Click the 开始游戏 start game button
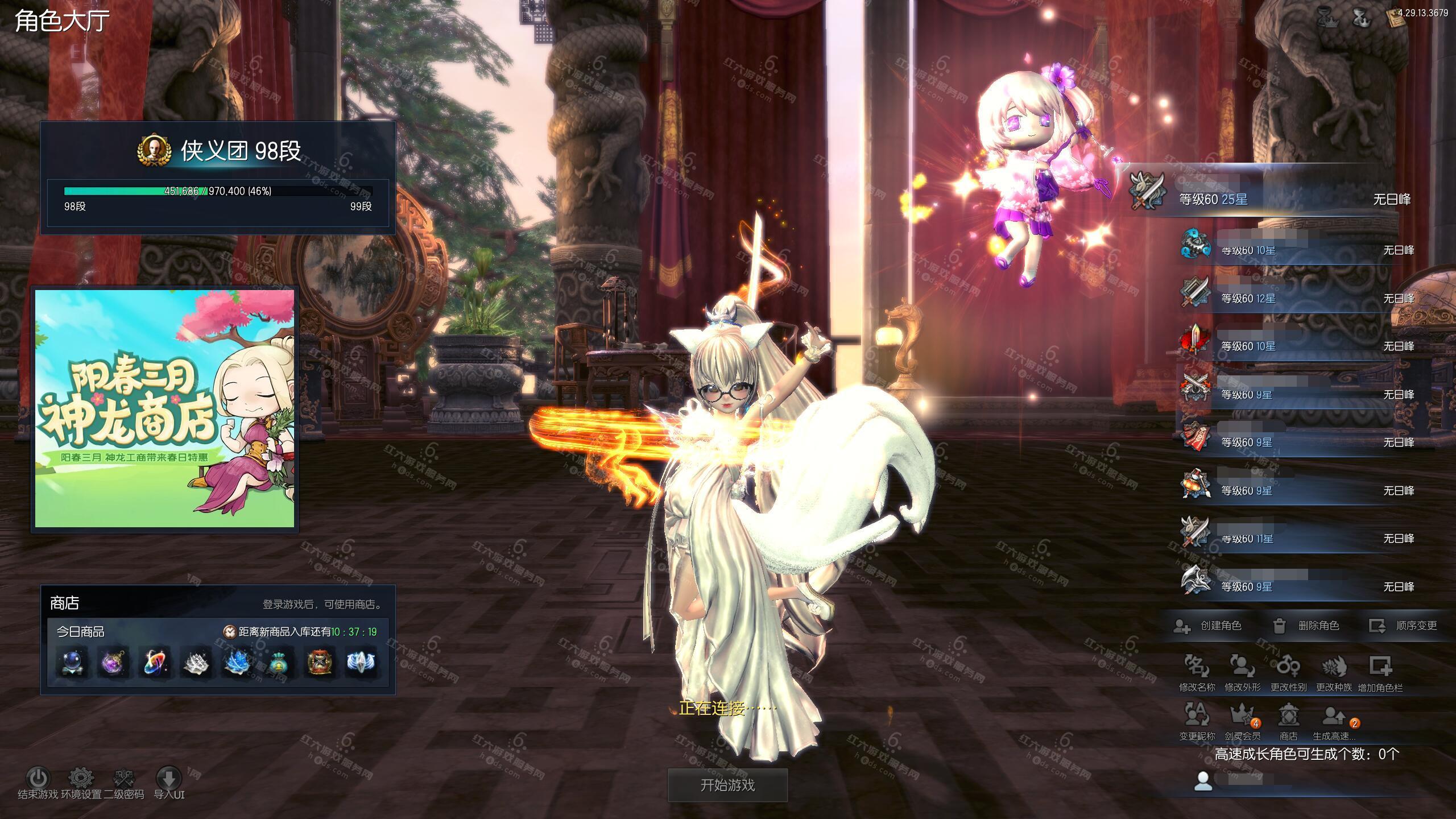 pyautogui.click(x=727, y=785)
